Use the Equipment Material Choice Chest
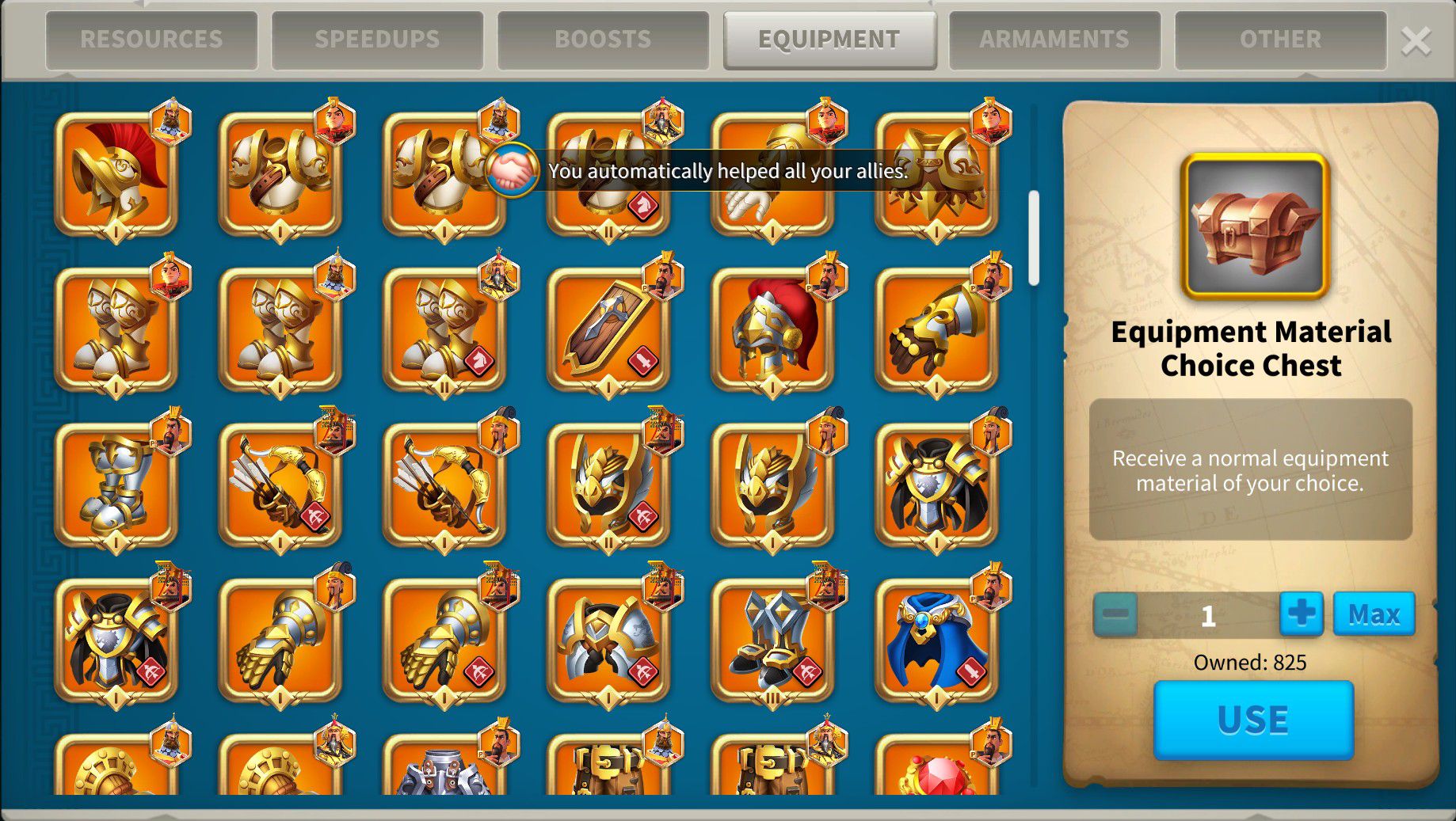This screenshot has width=1456, height=821. (x=1253, y=720)
